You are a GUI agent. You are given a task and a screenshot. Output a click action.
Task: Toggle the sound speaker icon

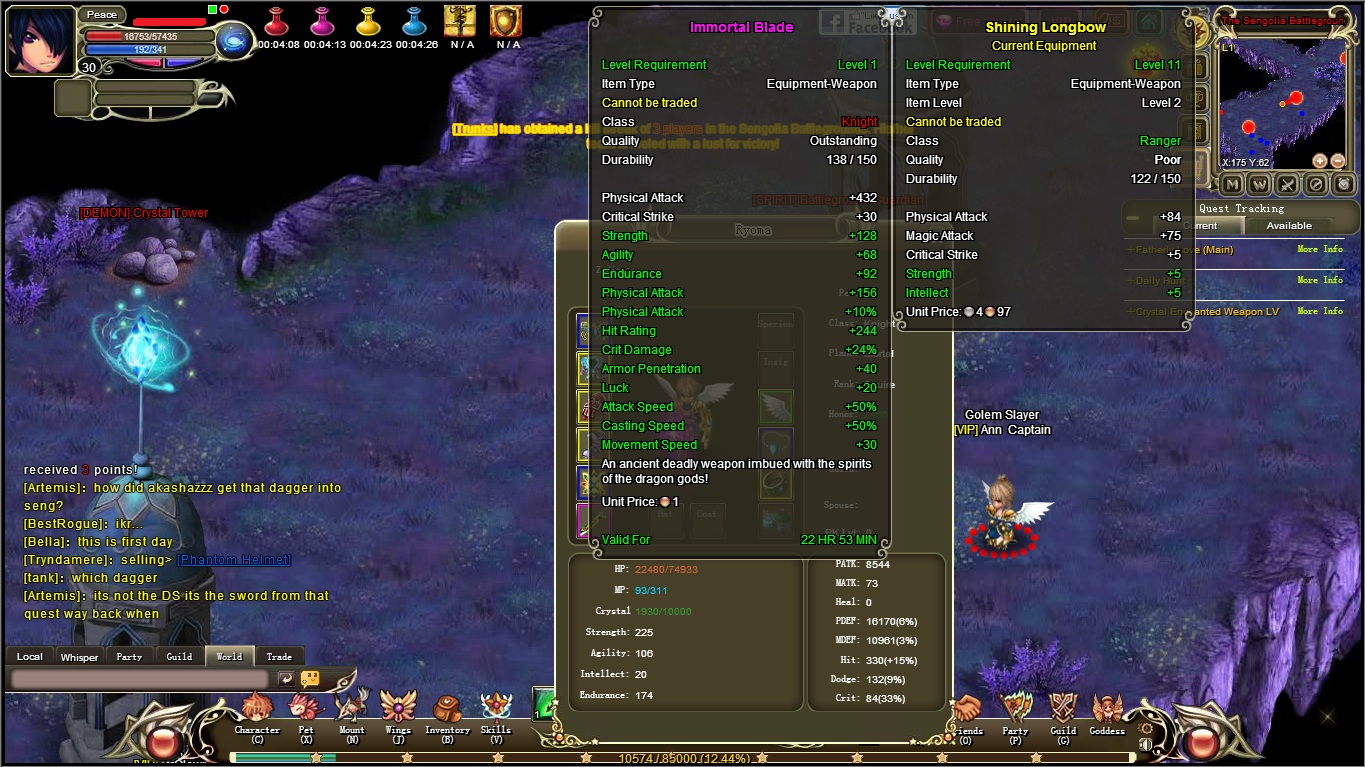pyautogui.click(x=1145, y=744)
